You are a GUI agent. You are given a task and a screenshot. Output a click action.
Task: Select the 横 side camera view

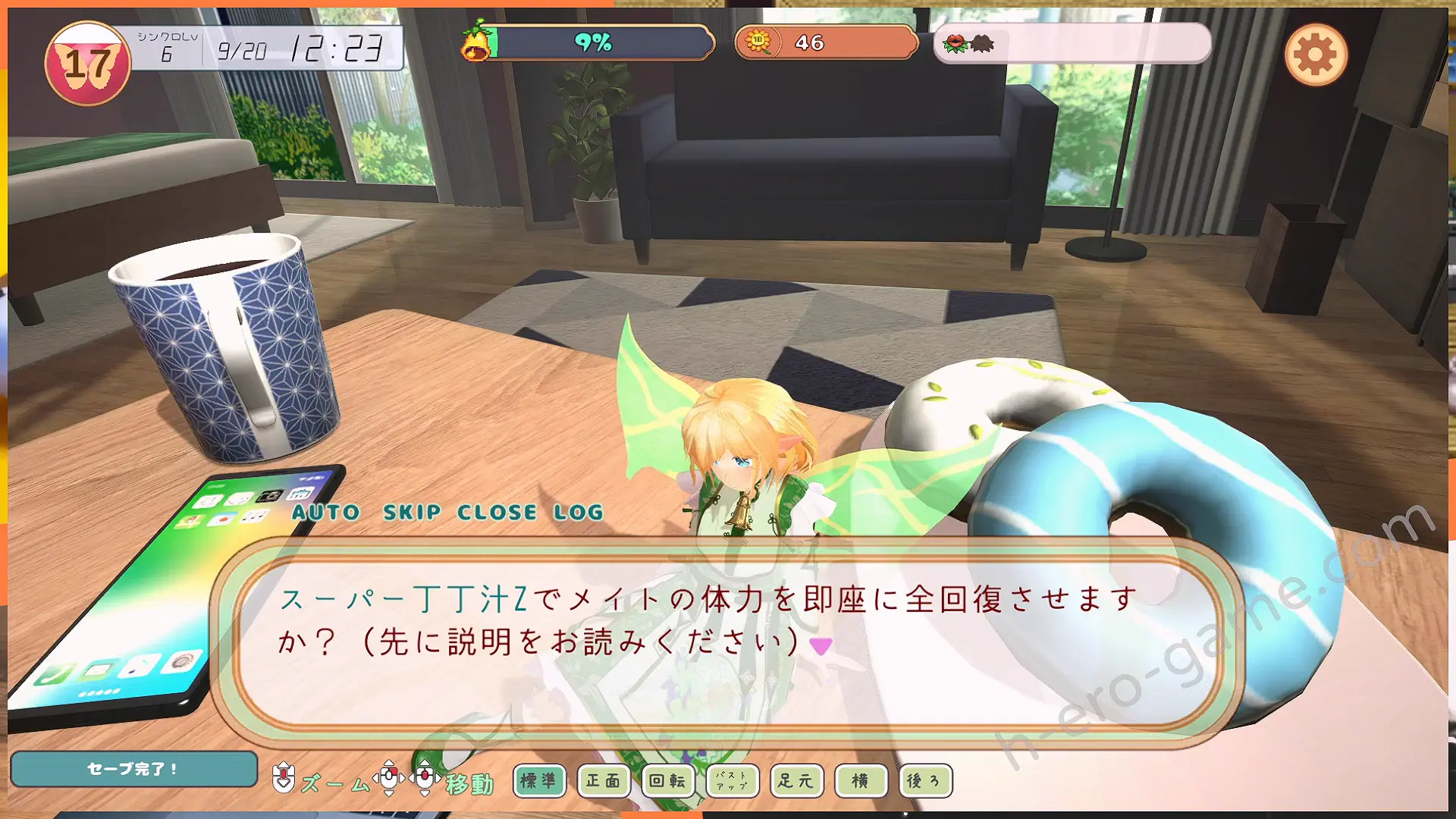pyautogui.click(x=861, y=780)
